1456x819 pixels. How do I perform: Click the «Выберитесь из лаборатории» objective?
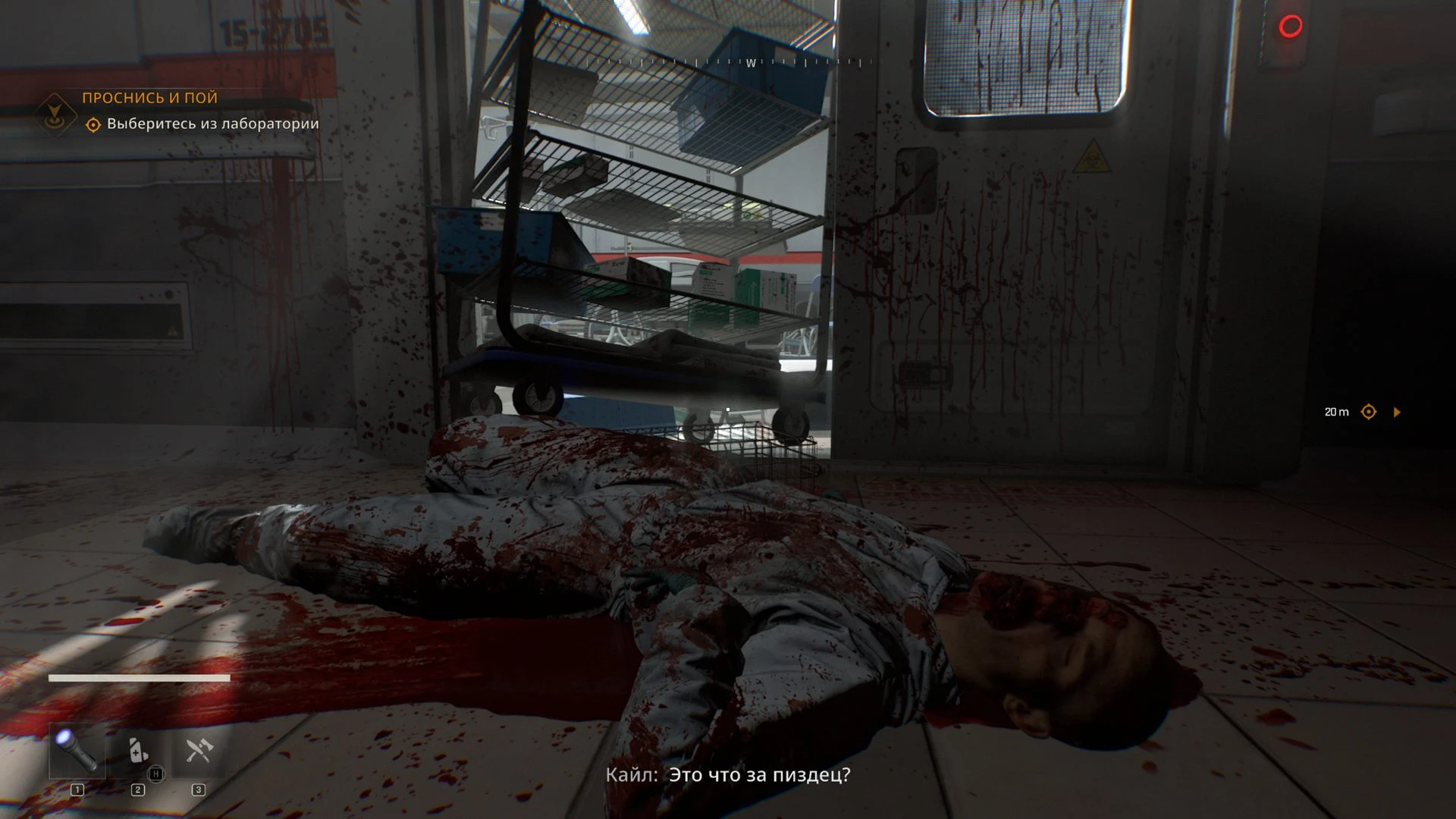pos(212,124)
